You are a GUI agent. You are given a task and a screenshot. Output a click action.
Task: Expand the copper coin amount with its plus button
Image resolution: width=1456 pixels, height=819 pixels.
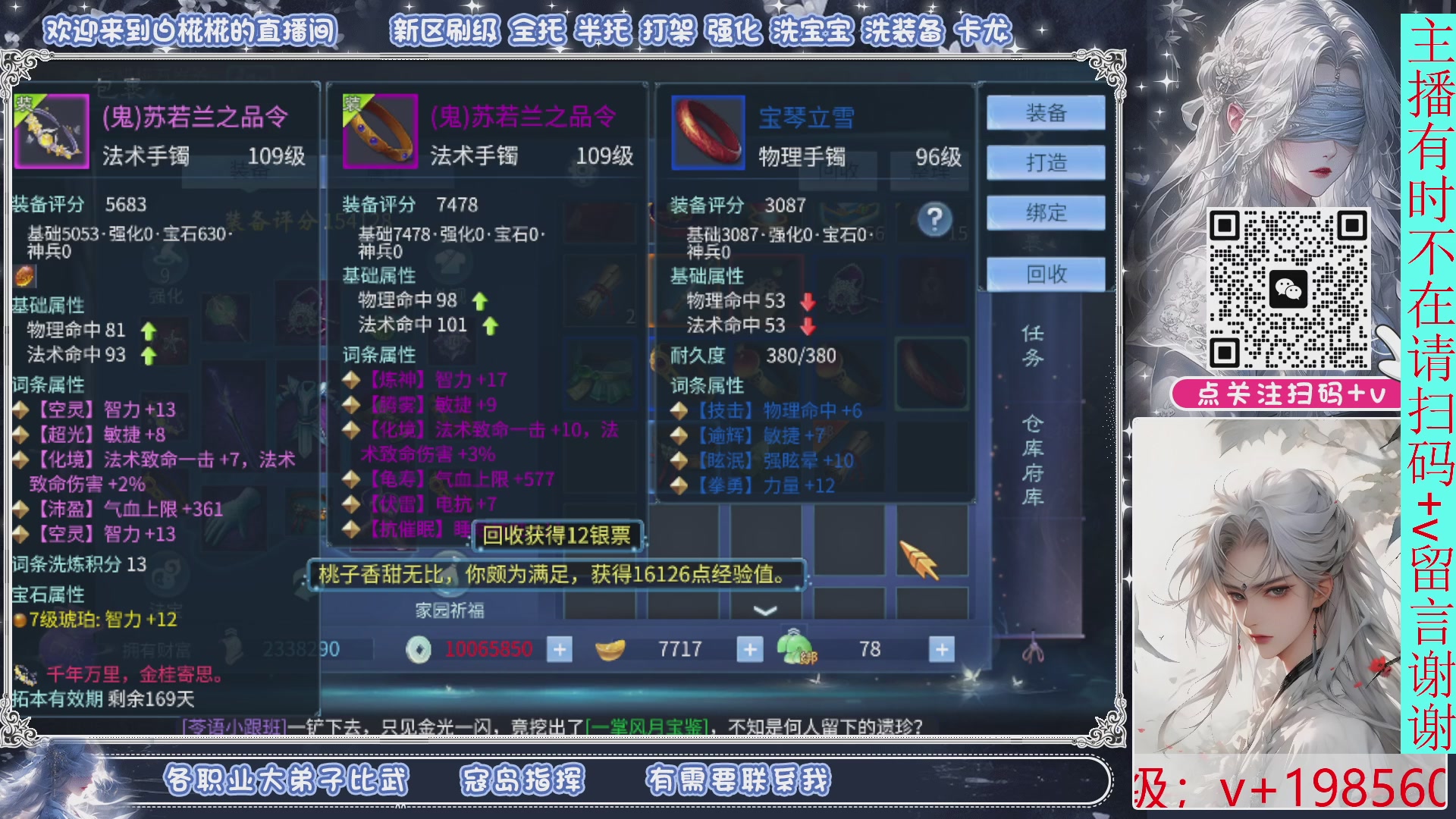tap(559, 649)
